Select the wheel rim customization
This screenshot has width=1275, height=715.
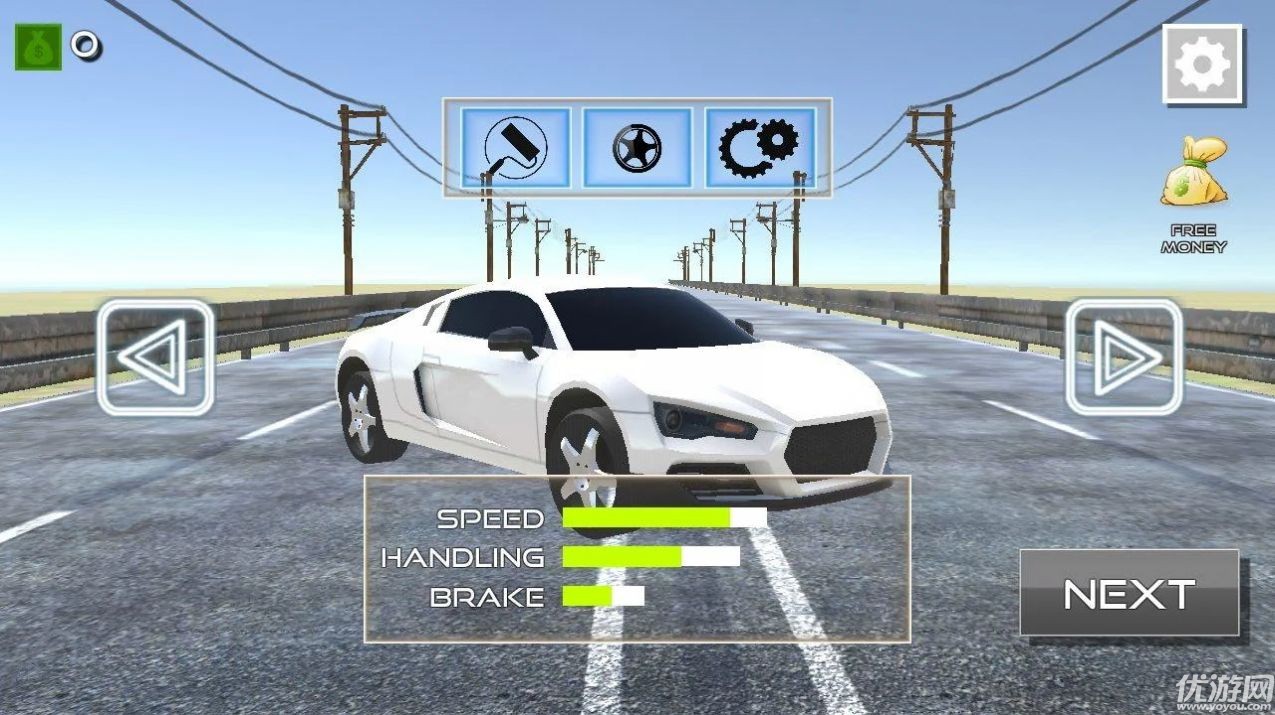tap(637, 148)
